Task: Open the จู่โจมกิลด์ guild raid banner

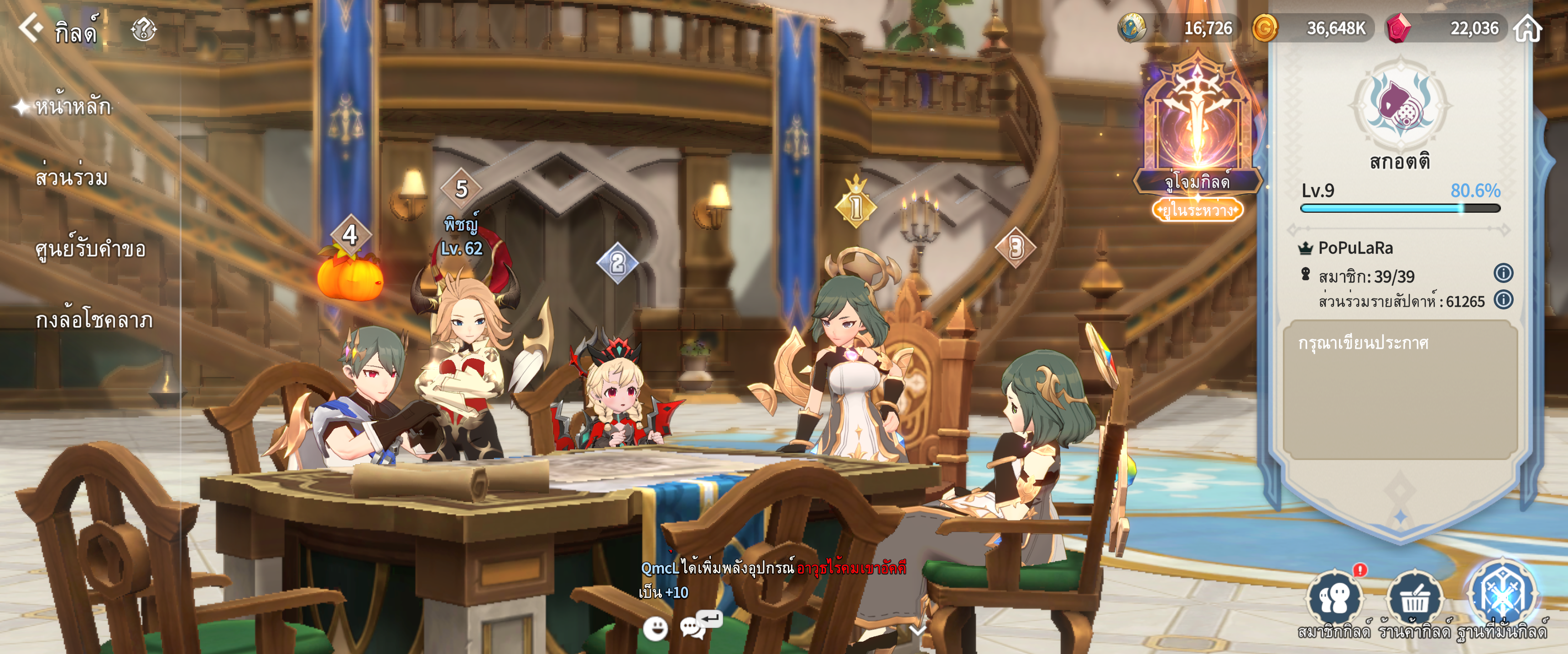Action: (1197, 134)
